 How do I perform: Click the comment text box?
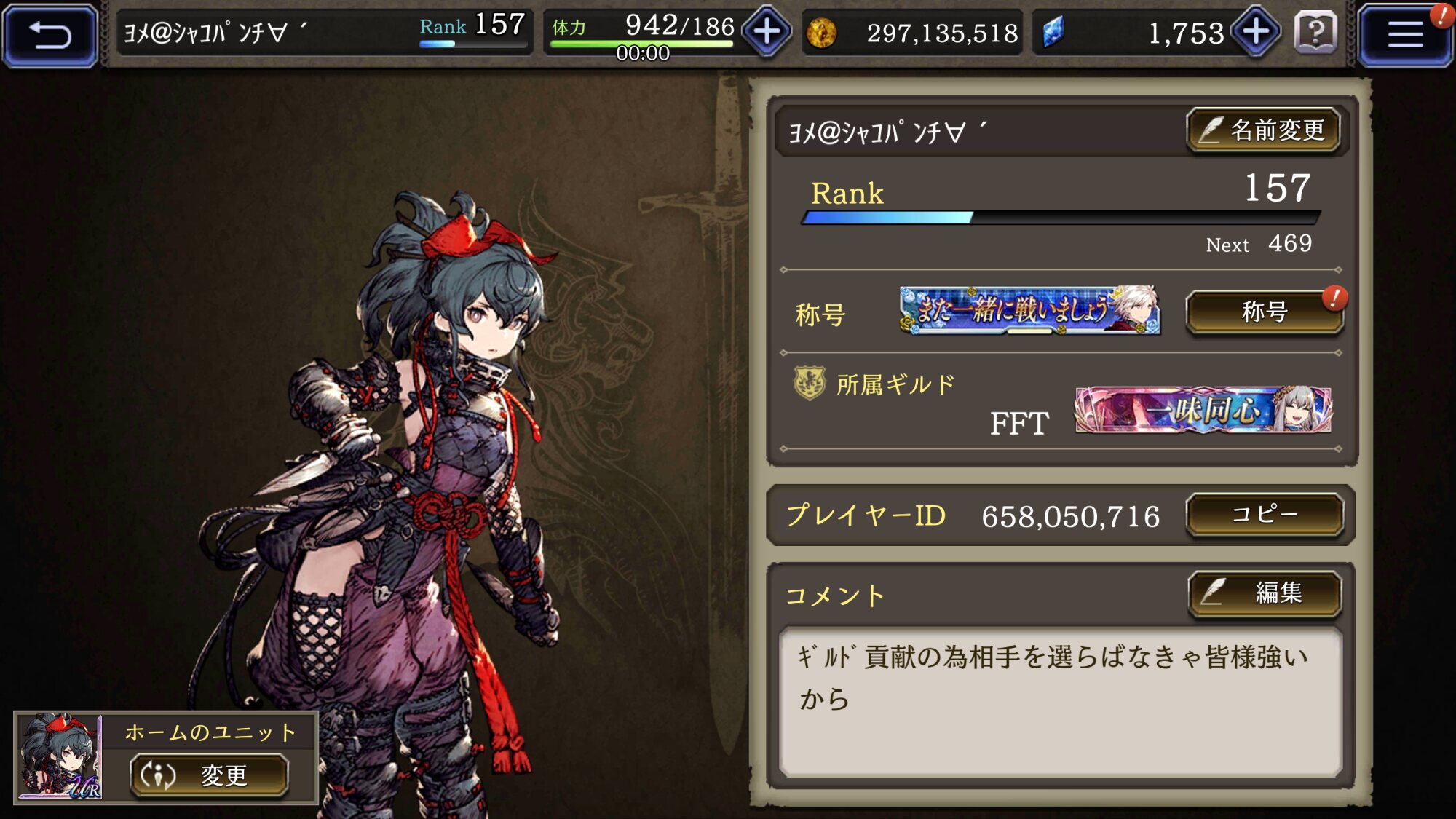1060,702
